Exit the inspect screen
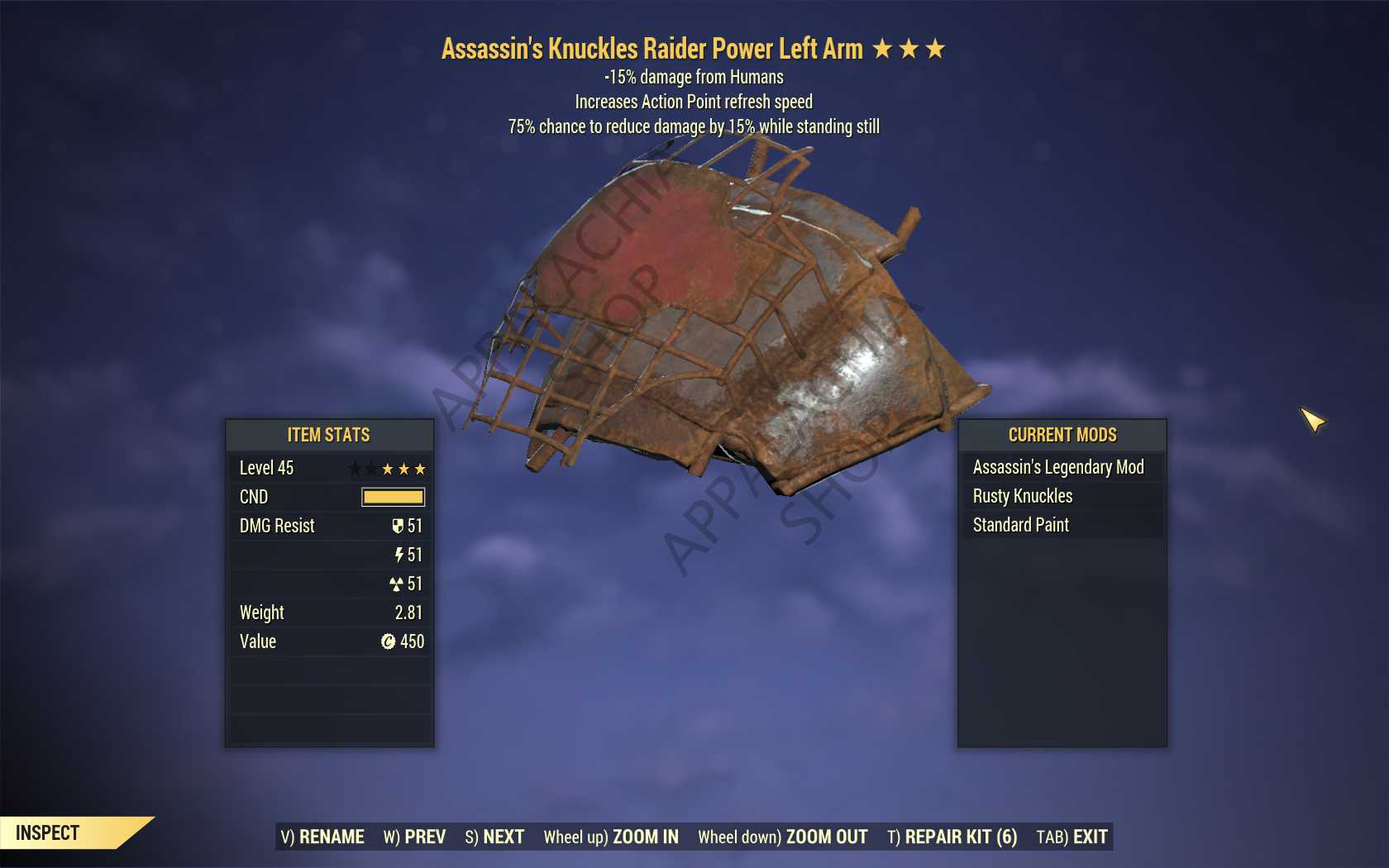 pyautogui.click(x=1072, y=837)
